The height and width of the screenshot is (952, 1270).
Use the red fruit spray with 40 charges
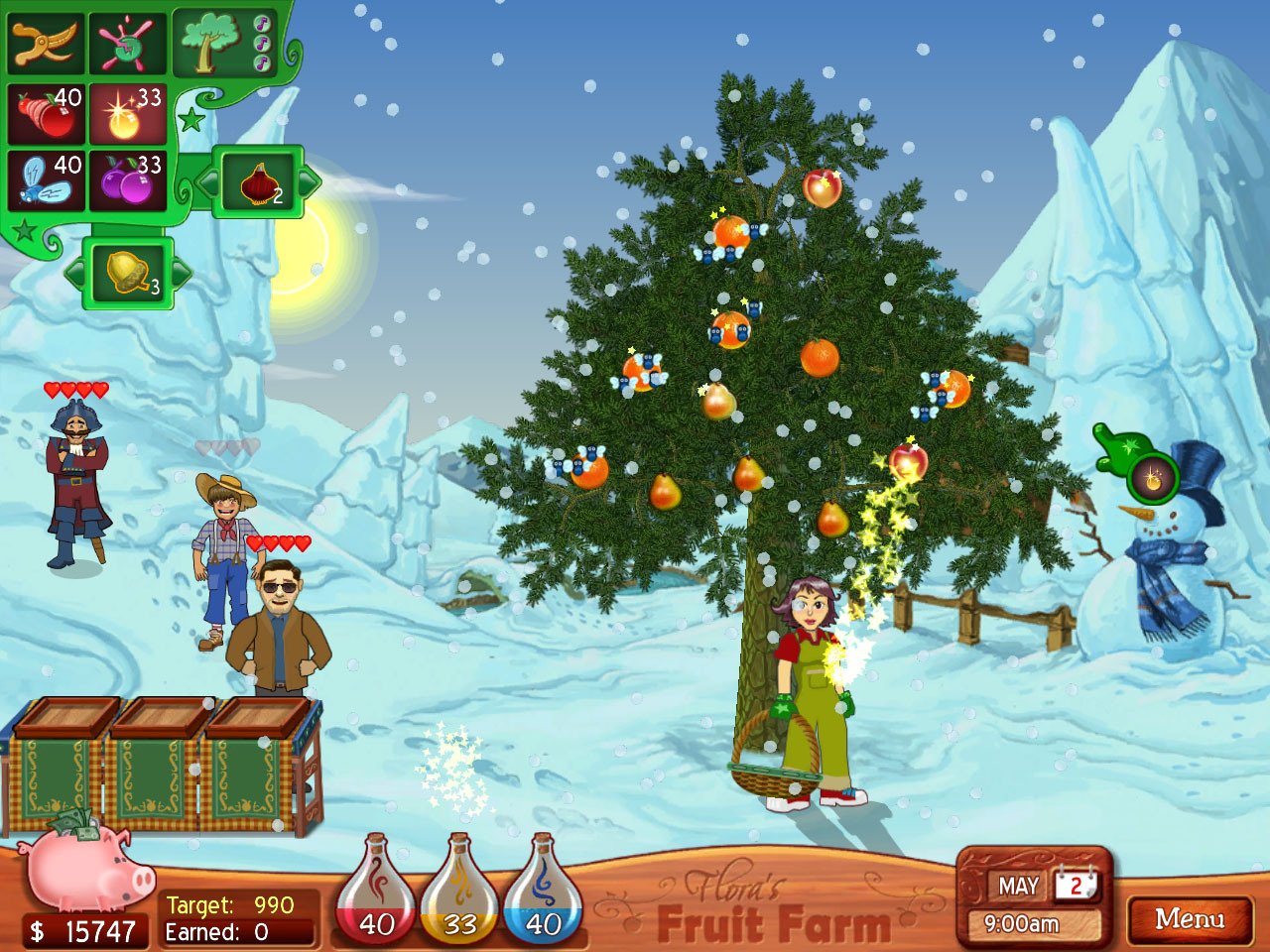(x=46, y=112)
